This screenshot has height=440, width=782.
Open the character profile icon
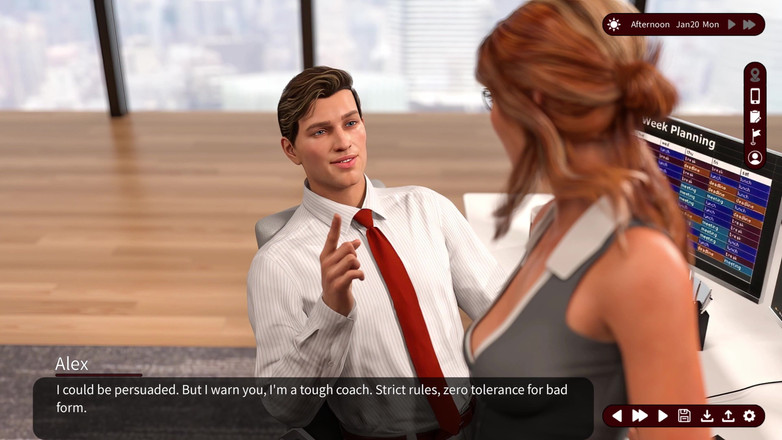click(x=755, y=158)
